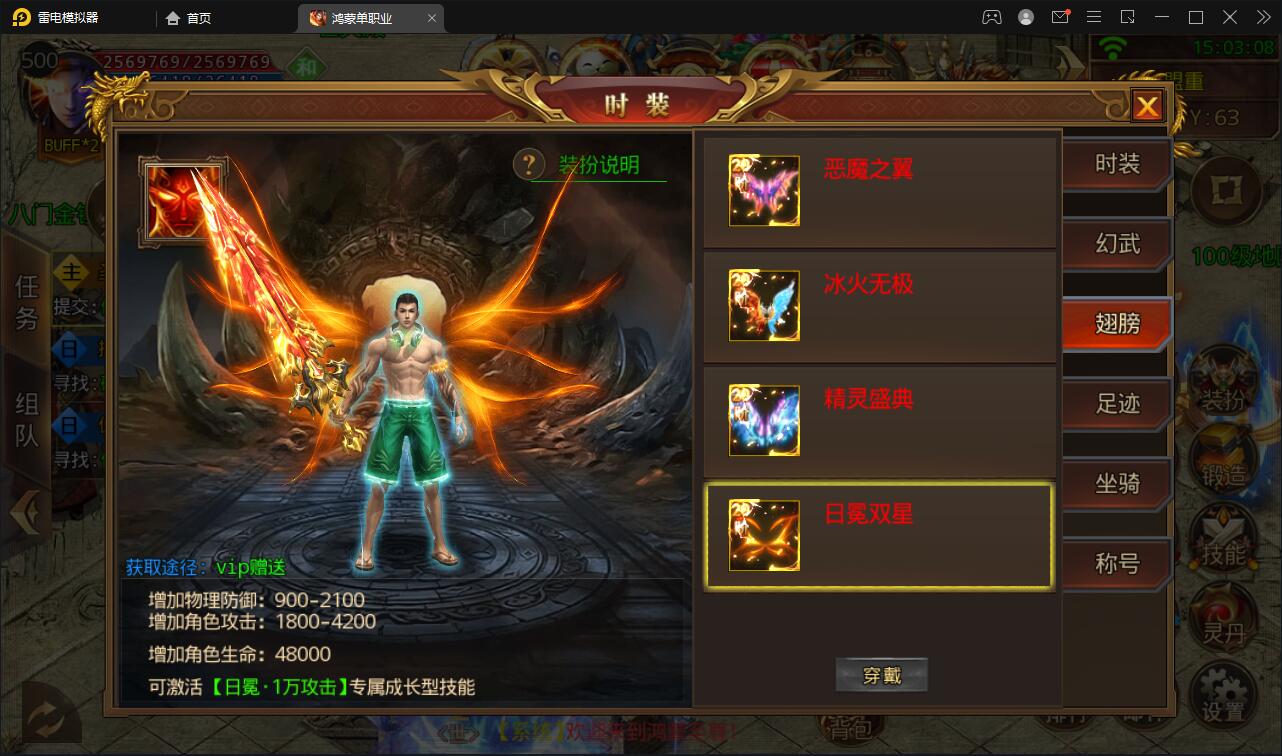
Task: Pick the 日冕双星 wings entry
Action: 879,536
